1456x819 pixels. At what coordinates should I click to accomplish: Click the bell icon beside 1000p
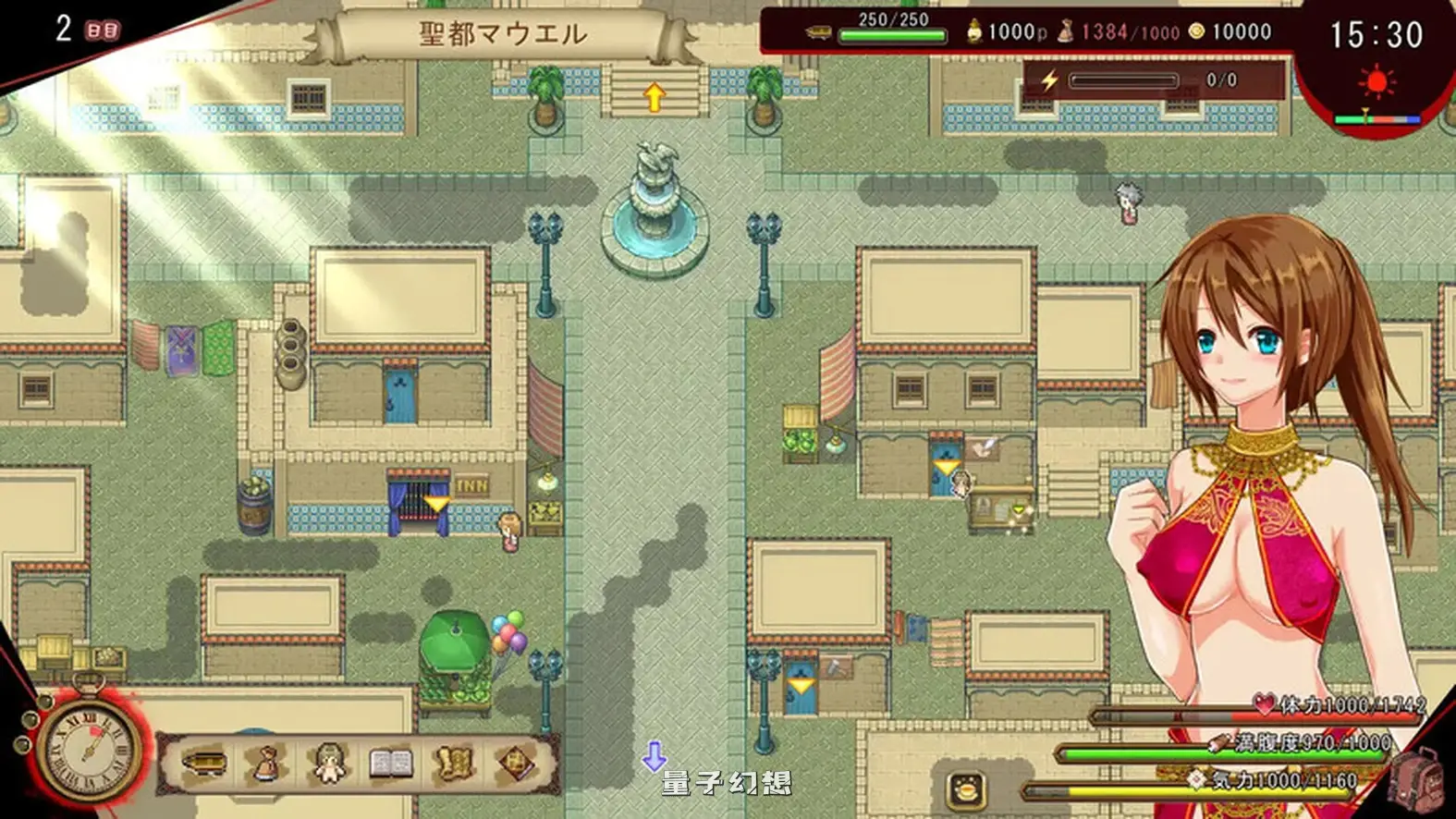click(973, 31)
